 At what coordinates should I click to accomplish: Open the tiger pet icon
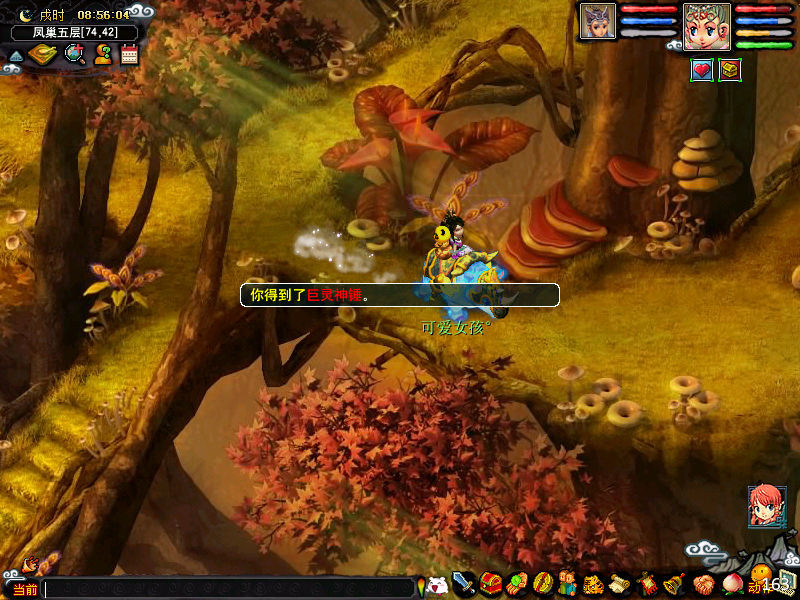coord(593,584)
